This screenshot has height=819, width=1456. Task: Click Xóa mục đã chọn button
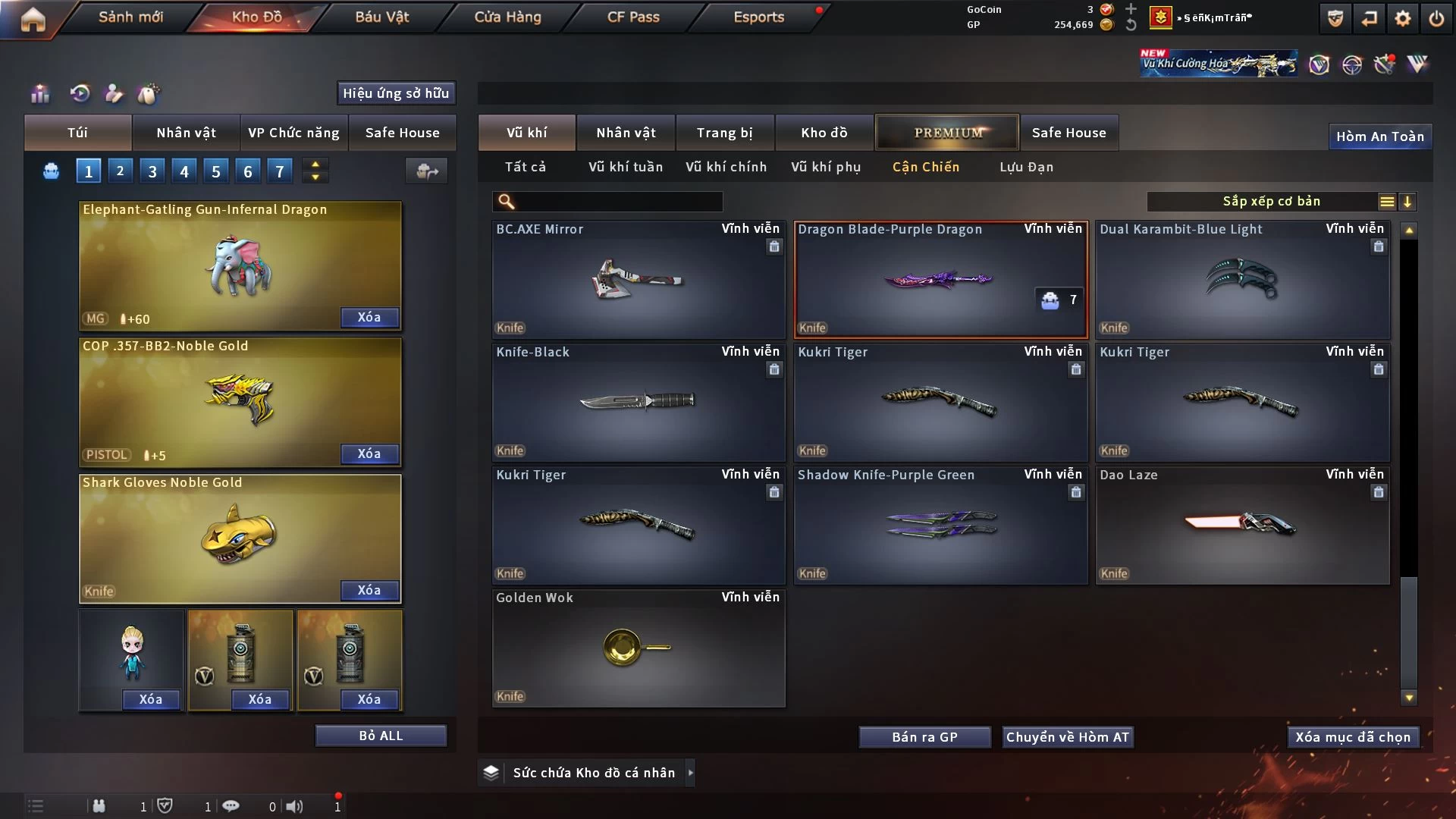pyautogui.click(x=1353, y=737)
